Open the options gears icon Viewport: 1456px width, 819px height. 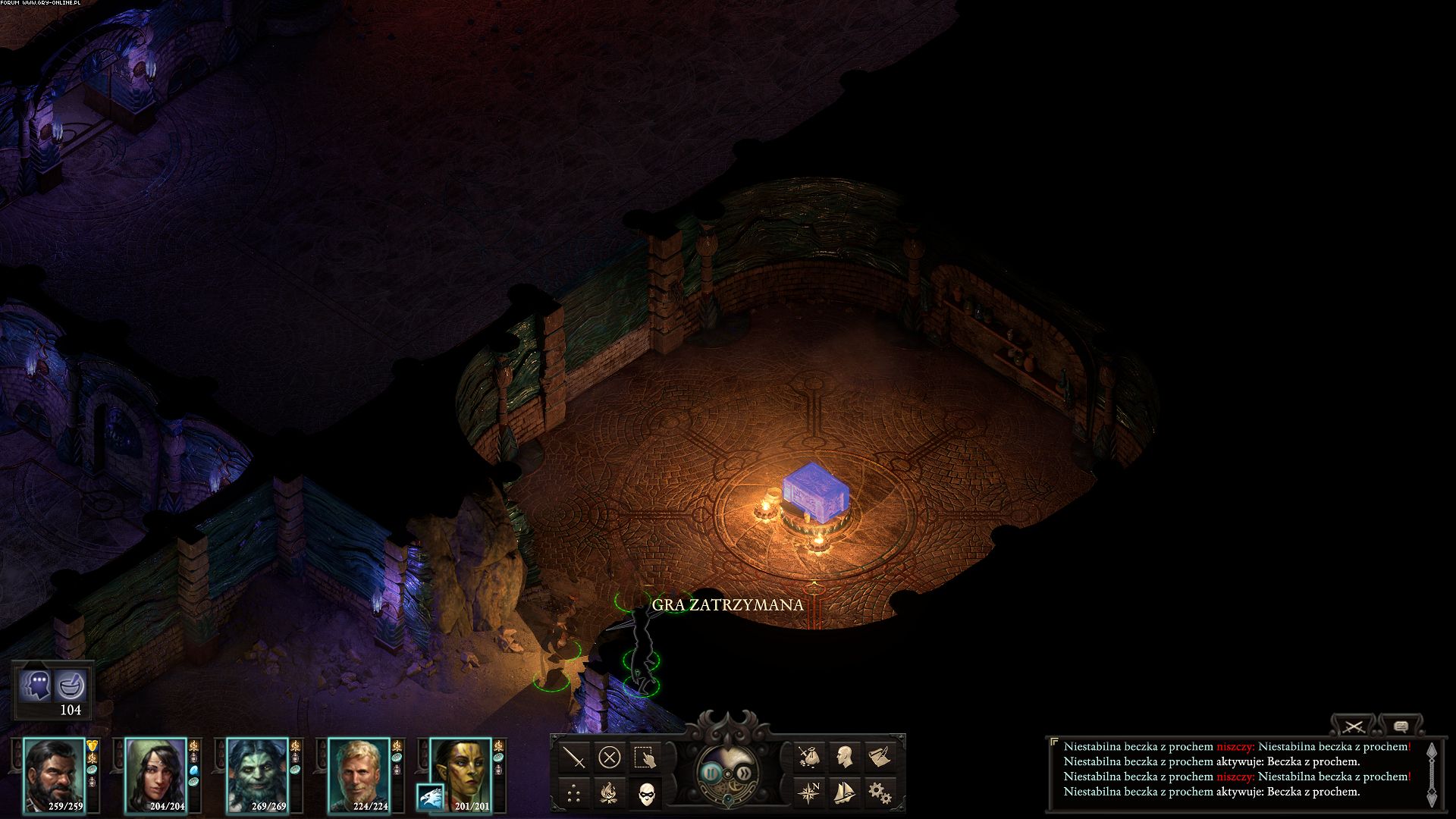click(x=879, y=793)
